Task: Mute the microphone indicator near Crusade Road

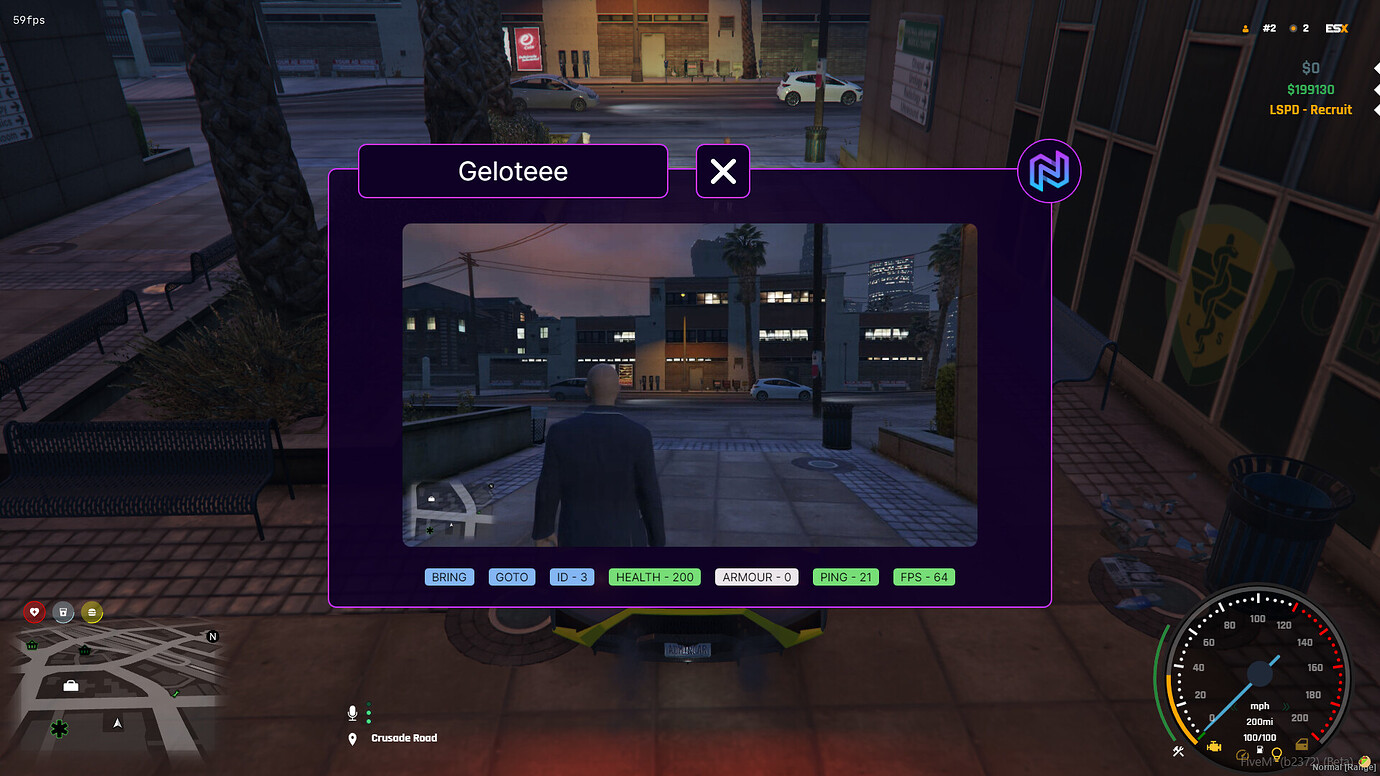Action: (352, 713)
